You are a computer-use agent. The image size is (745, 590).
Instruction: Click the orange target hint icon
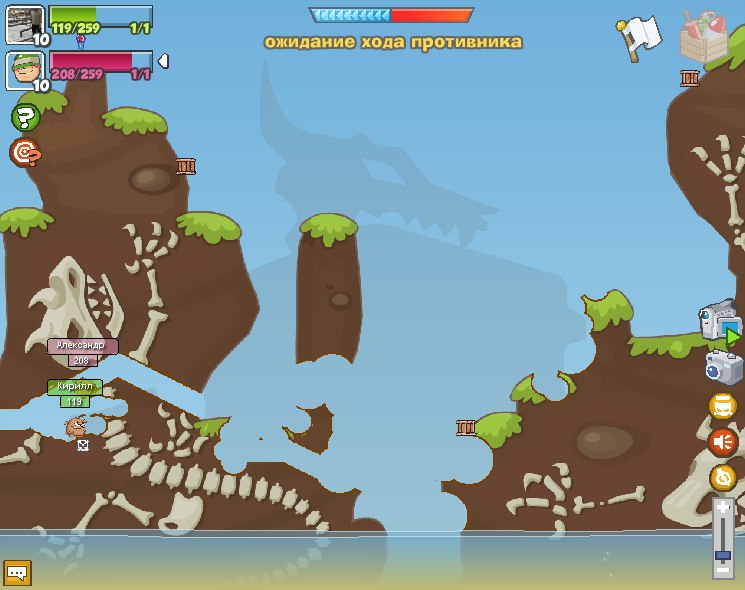[x=24, y=152]
